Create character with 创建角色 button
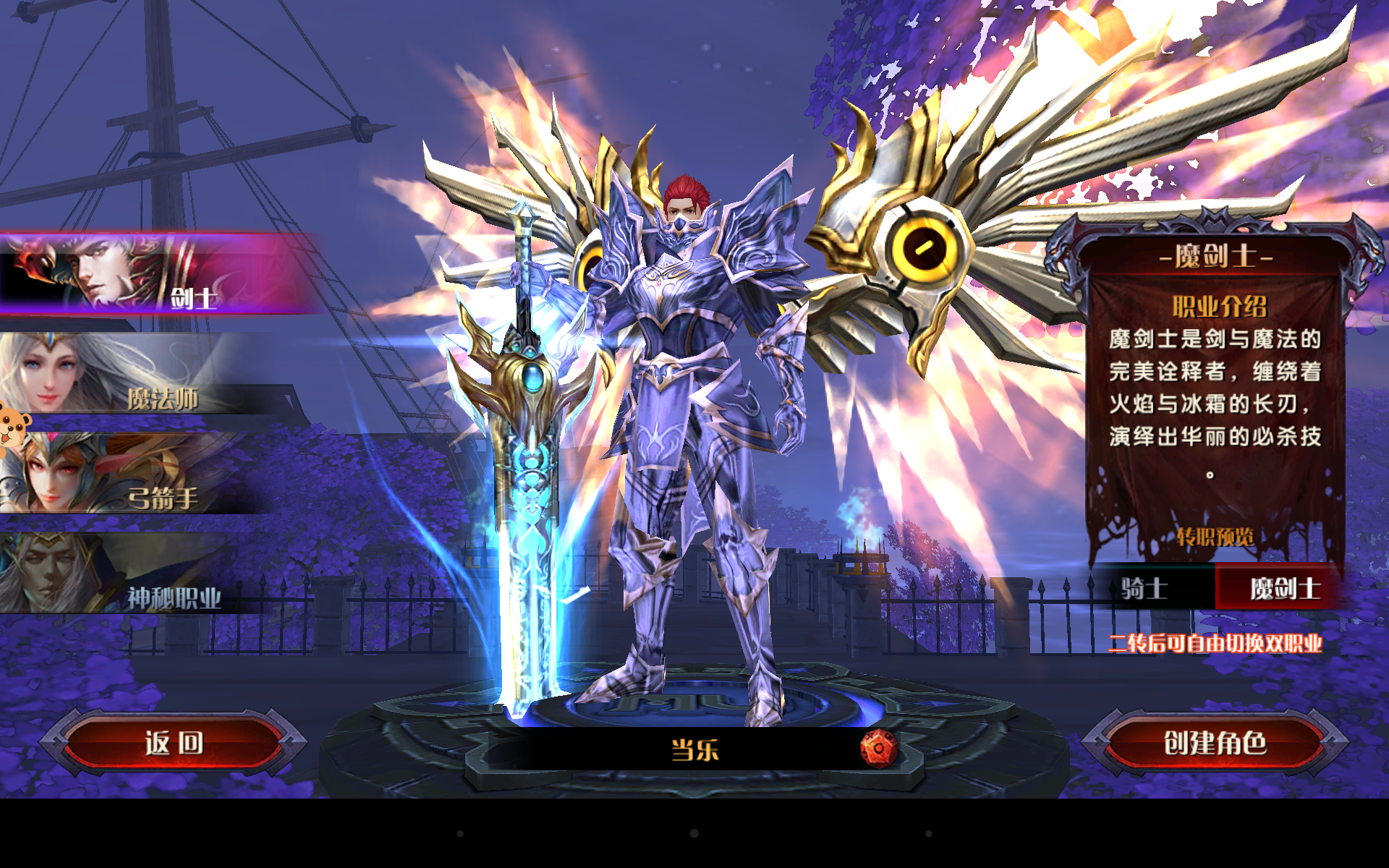 (x=1215, y=743)
